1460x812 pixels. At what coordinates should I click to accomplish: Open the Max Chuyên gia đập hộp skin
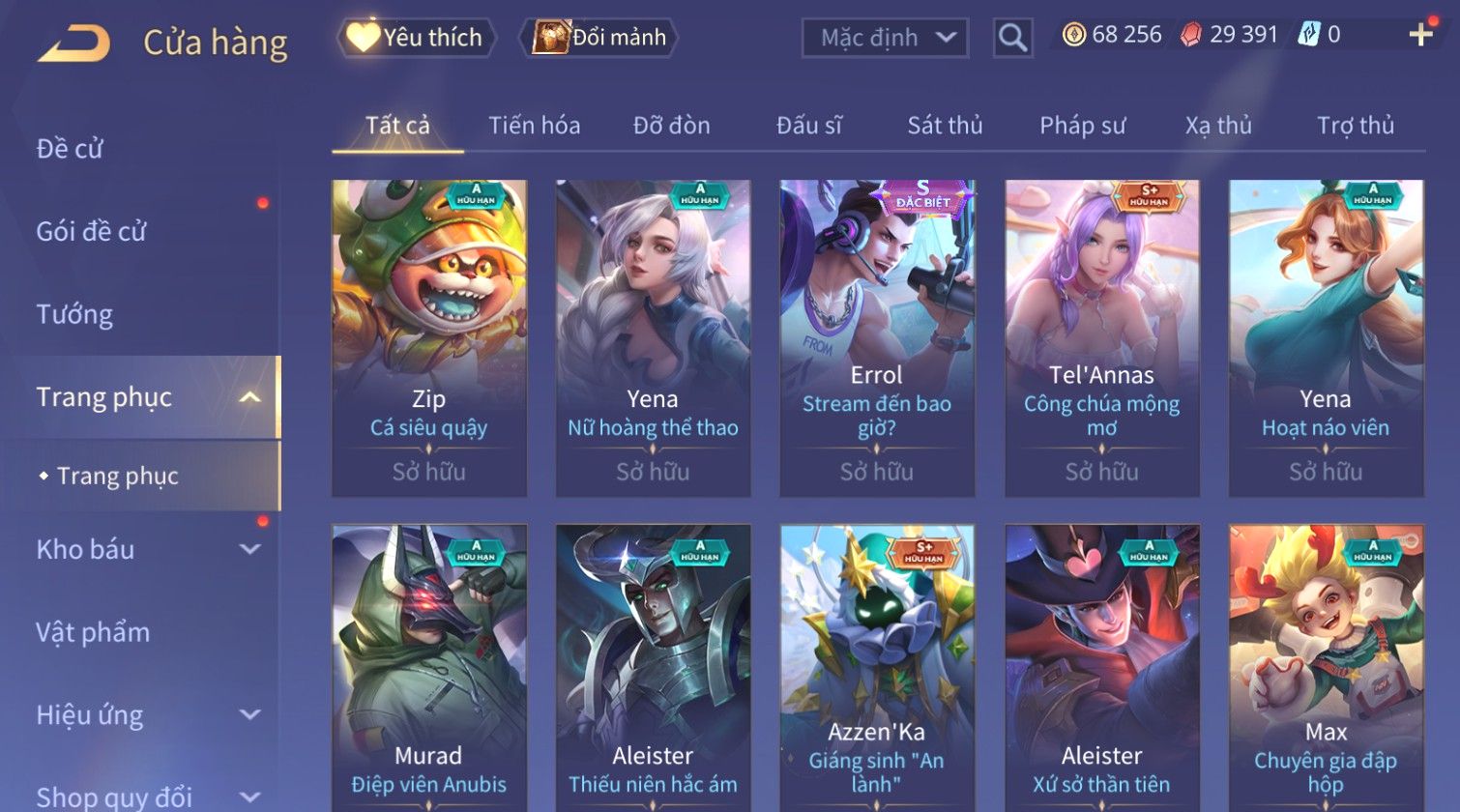point(1326,667)
